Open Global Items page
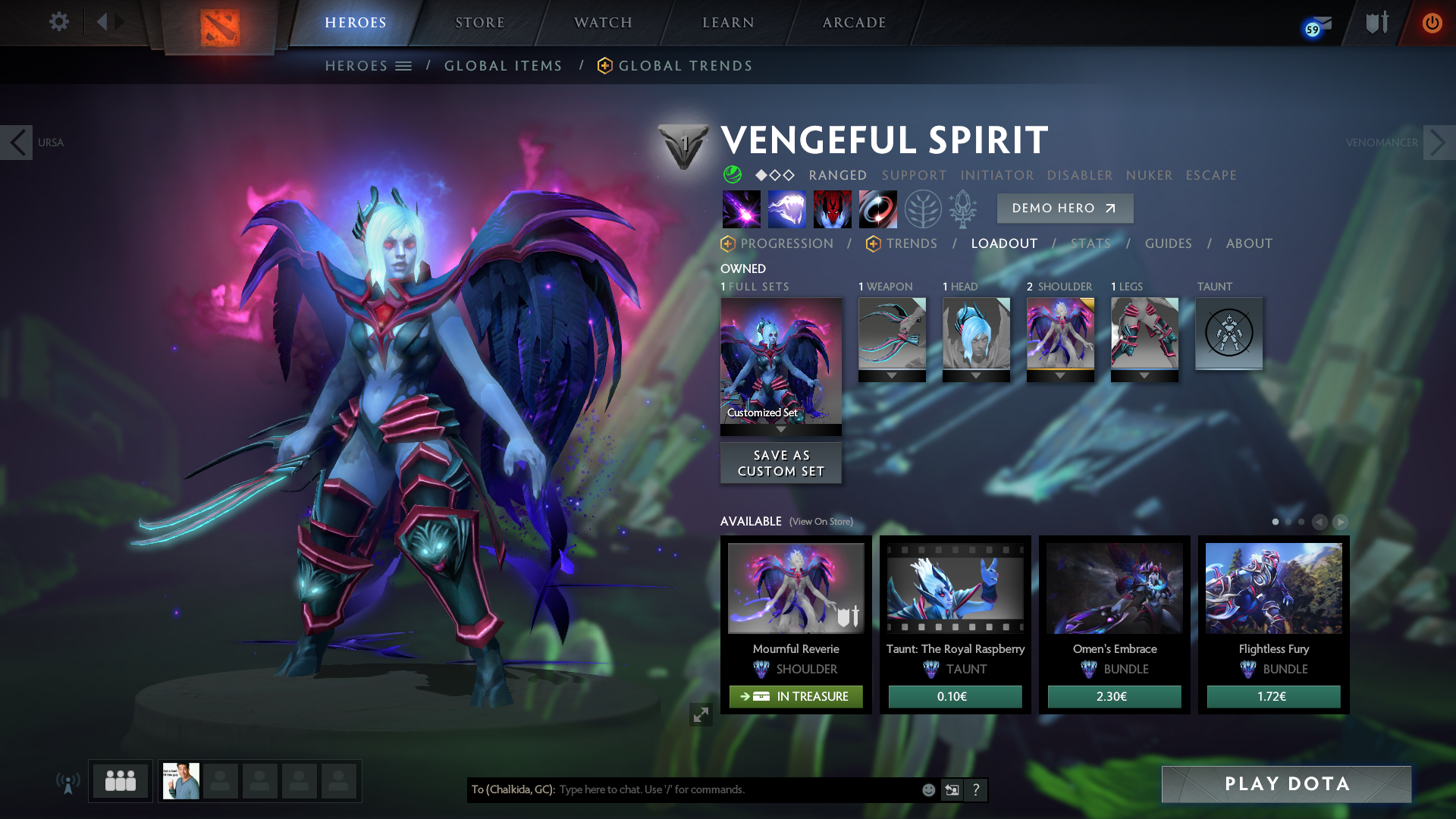Image resolution: width=1456 pixels, height=819 pixels. pos(503,66)
